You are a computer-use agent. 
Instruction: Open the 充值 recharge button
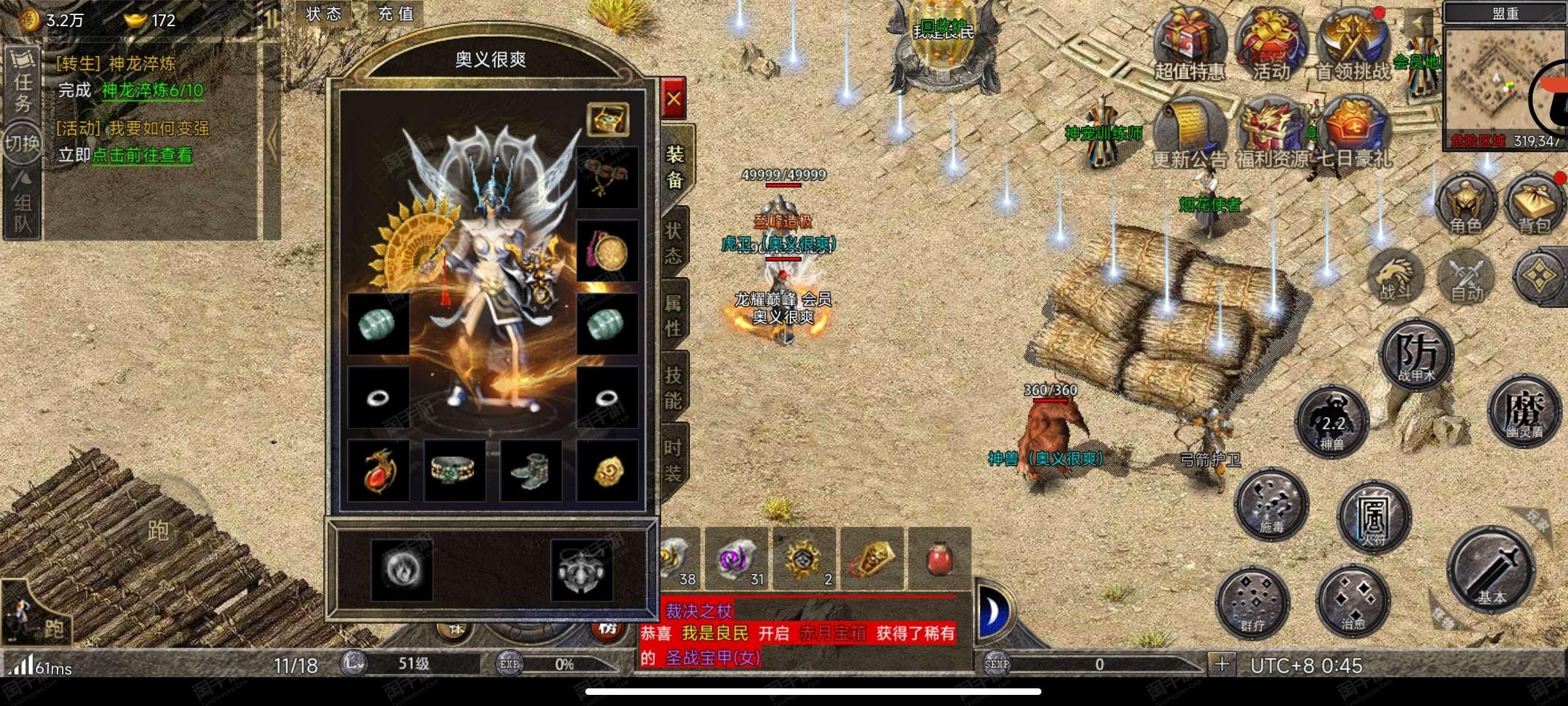[395, 14]
